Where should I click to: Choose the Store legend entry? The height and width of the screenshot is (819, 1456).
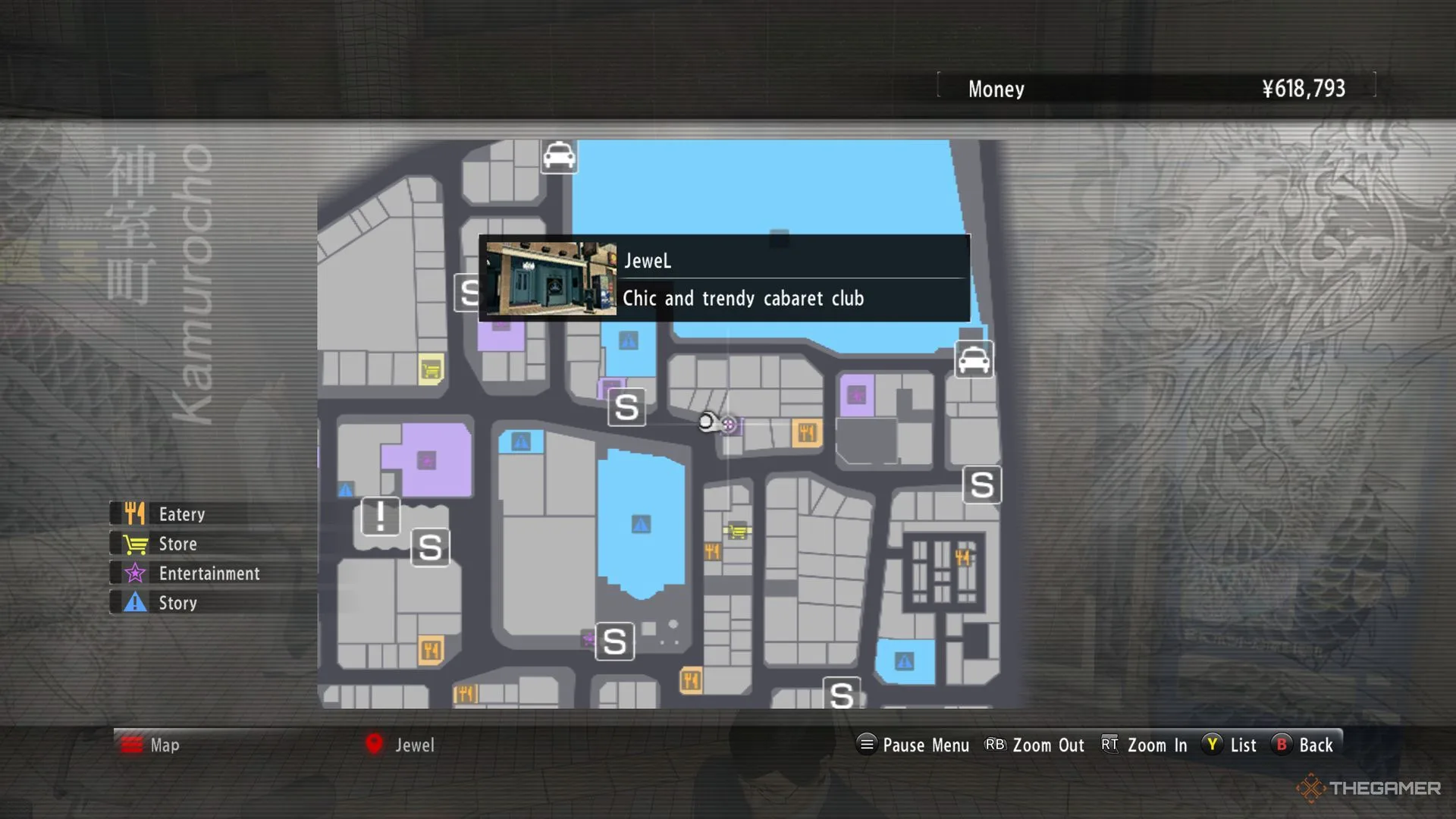177,544
